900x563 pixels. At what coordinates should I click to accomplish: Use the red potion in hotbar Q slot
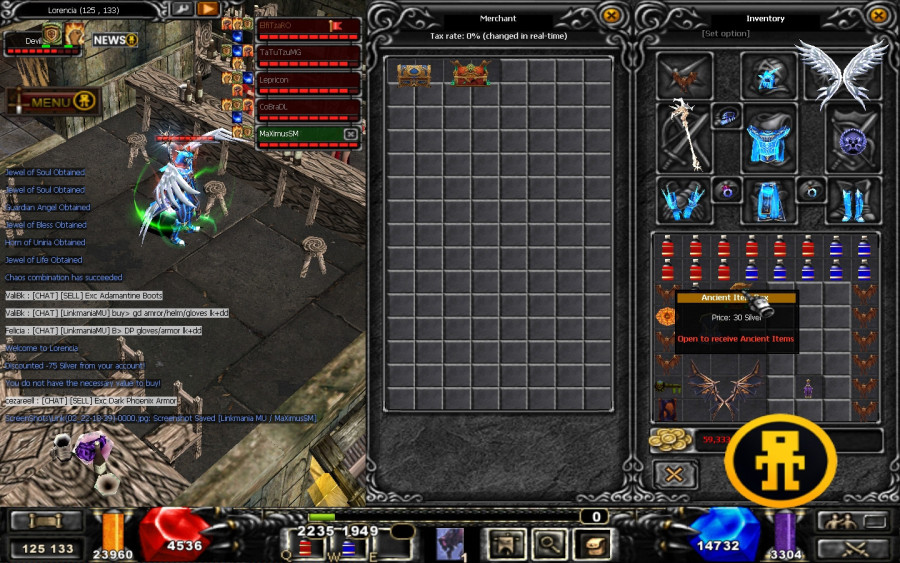point(306,547)
